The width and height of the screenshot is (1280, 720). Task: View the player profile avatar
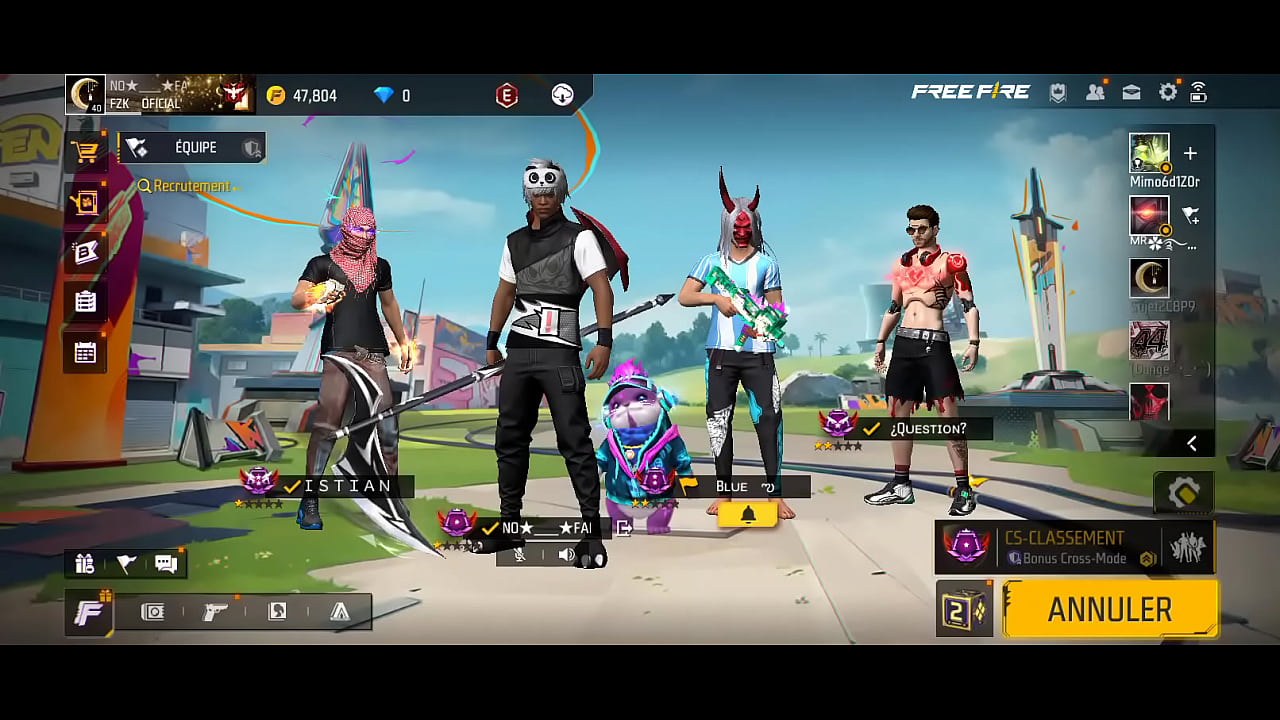[86, 94]
